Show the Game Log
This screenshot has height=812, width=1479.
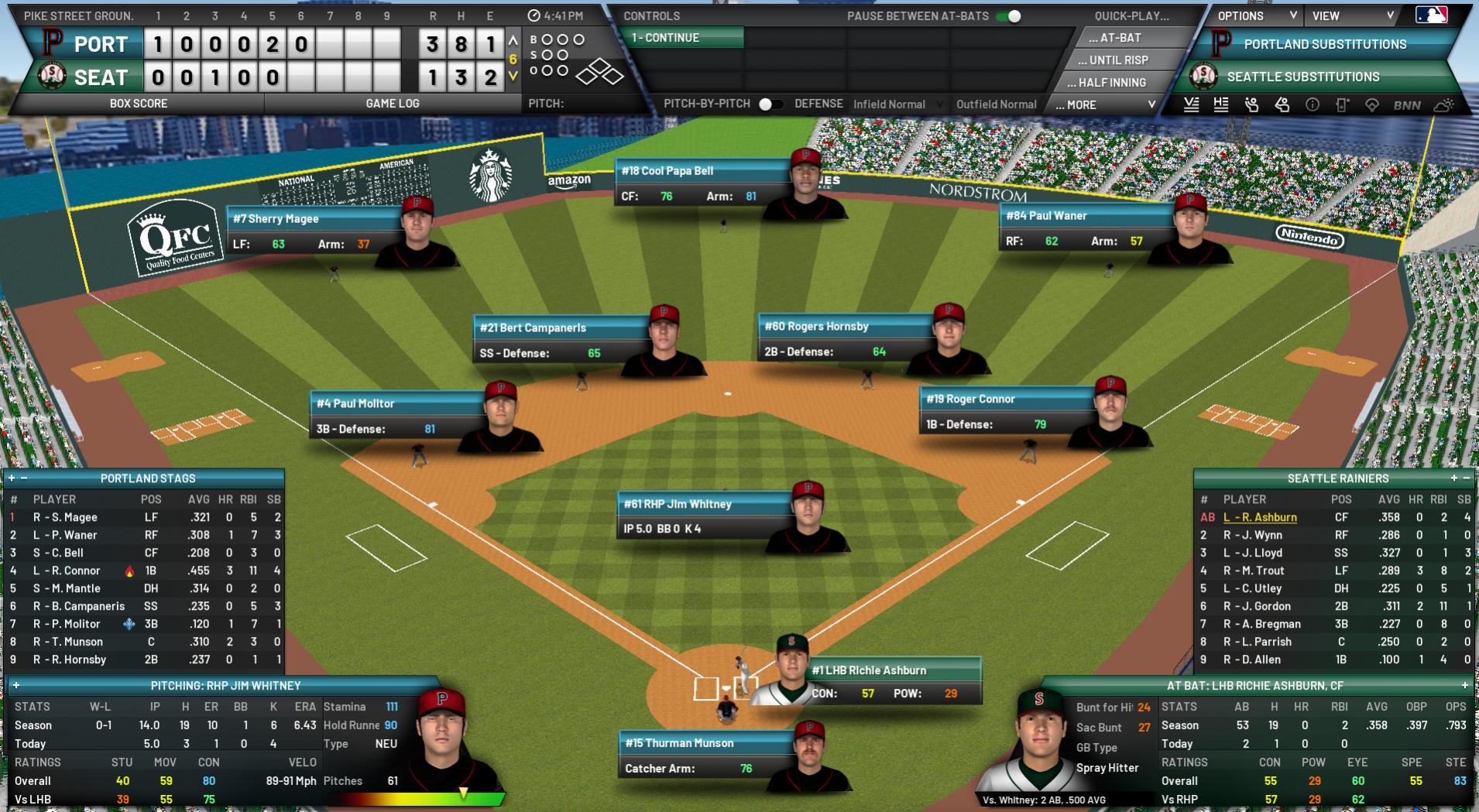click(x=392, y=103)
